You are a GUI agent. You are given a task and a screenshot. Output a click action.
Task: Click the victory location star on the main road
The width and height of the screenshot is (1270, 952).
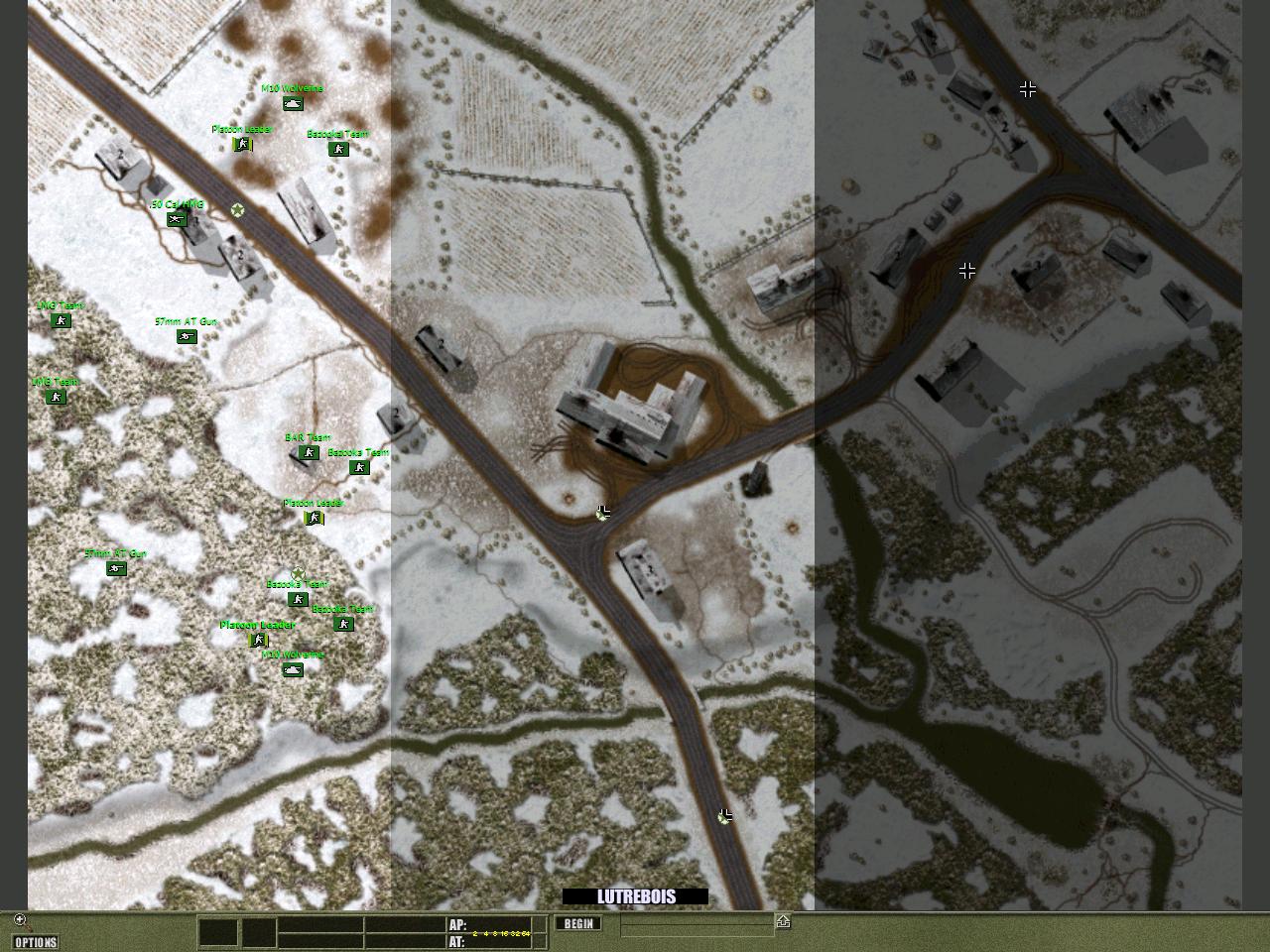click(238, 211)
